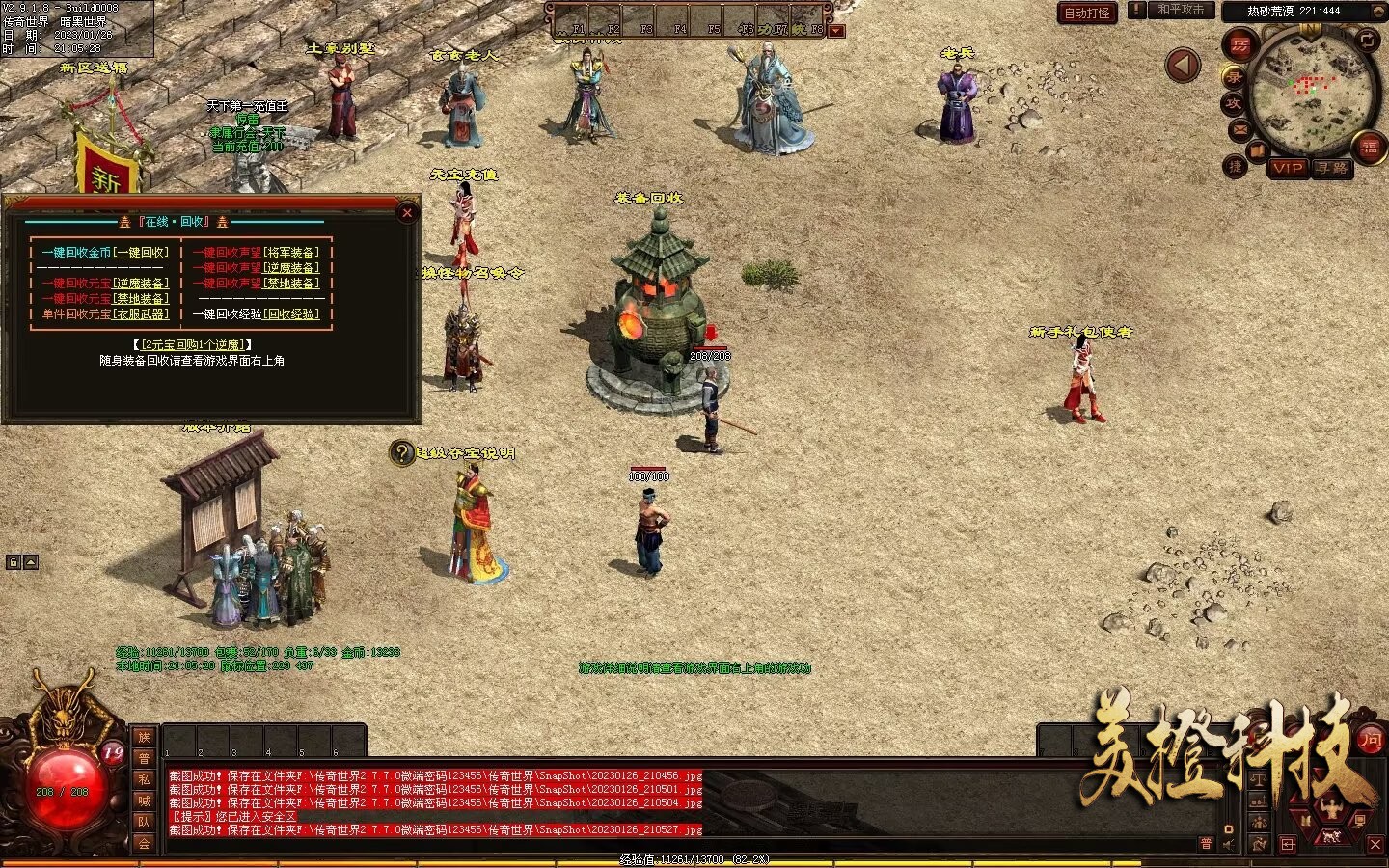Activate the 寻路 pathfinding button
The height and width of the screenshot is (868, 1389).
tap(1332, 168)
